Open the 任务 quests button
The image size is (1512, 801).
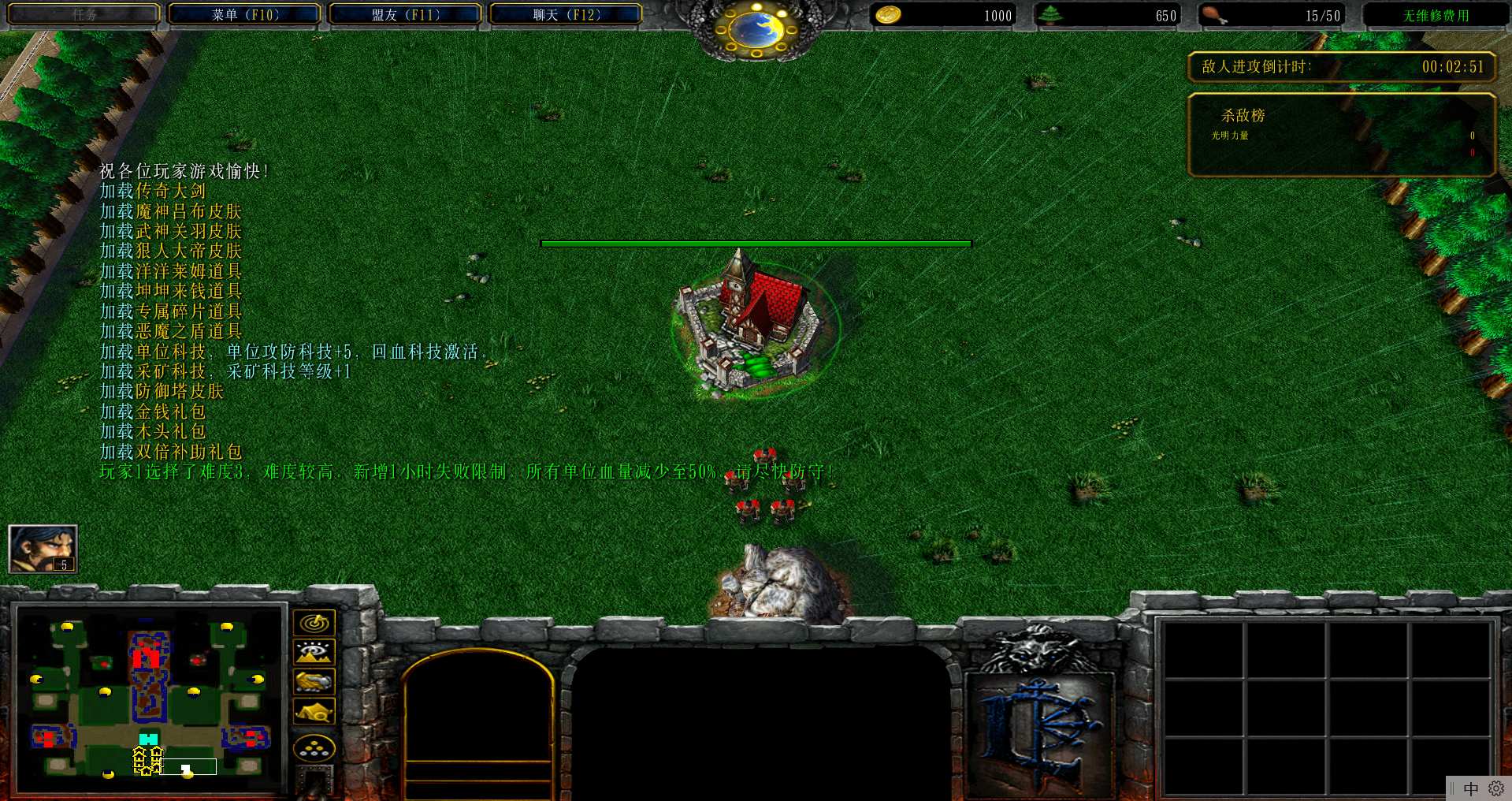point(84,15)
